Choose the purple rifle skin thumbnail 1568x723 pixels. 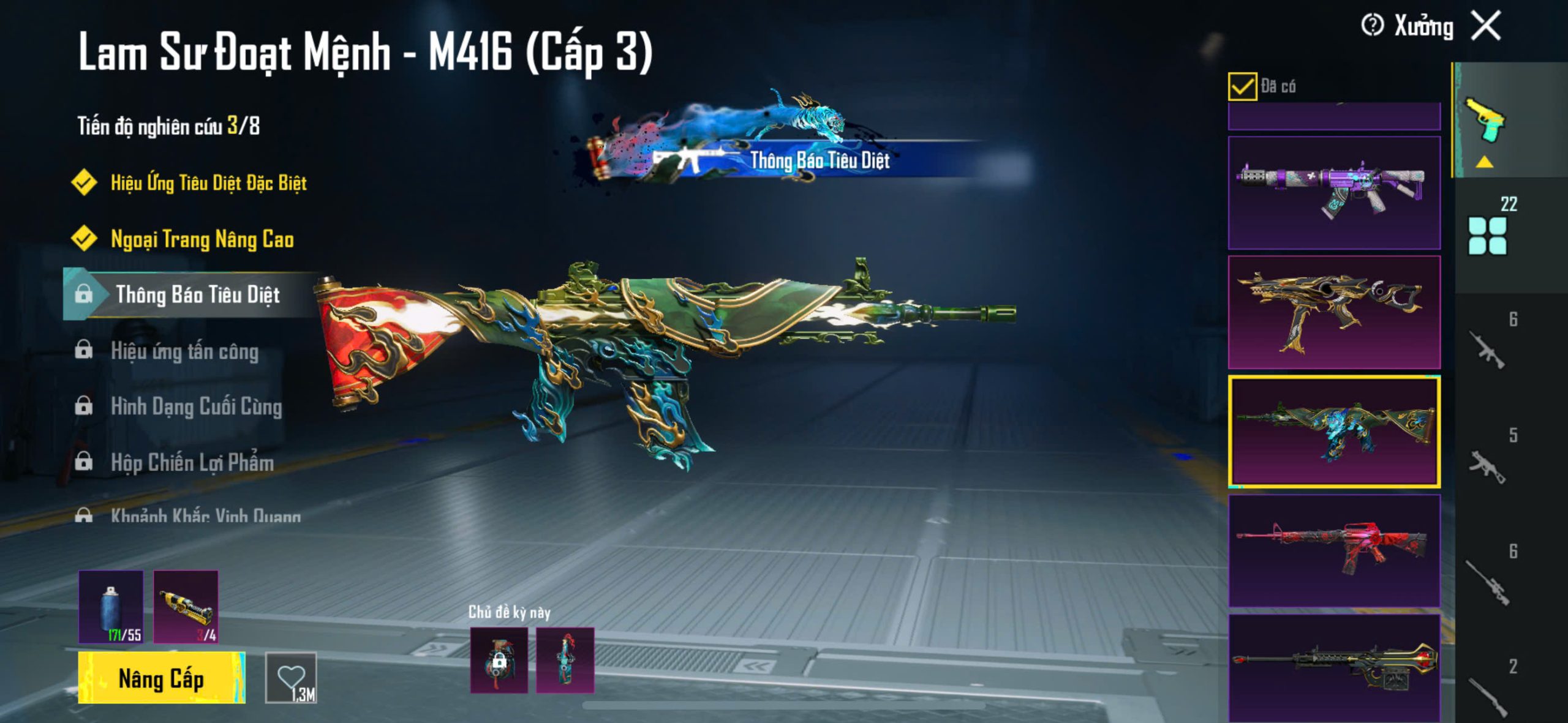coord(1334,192)
